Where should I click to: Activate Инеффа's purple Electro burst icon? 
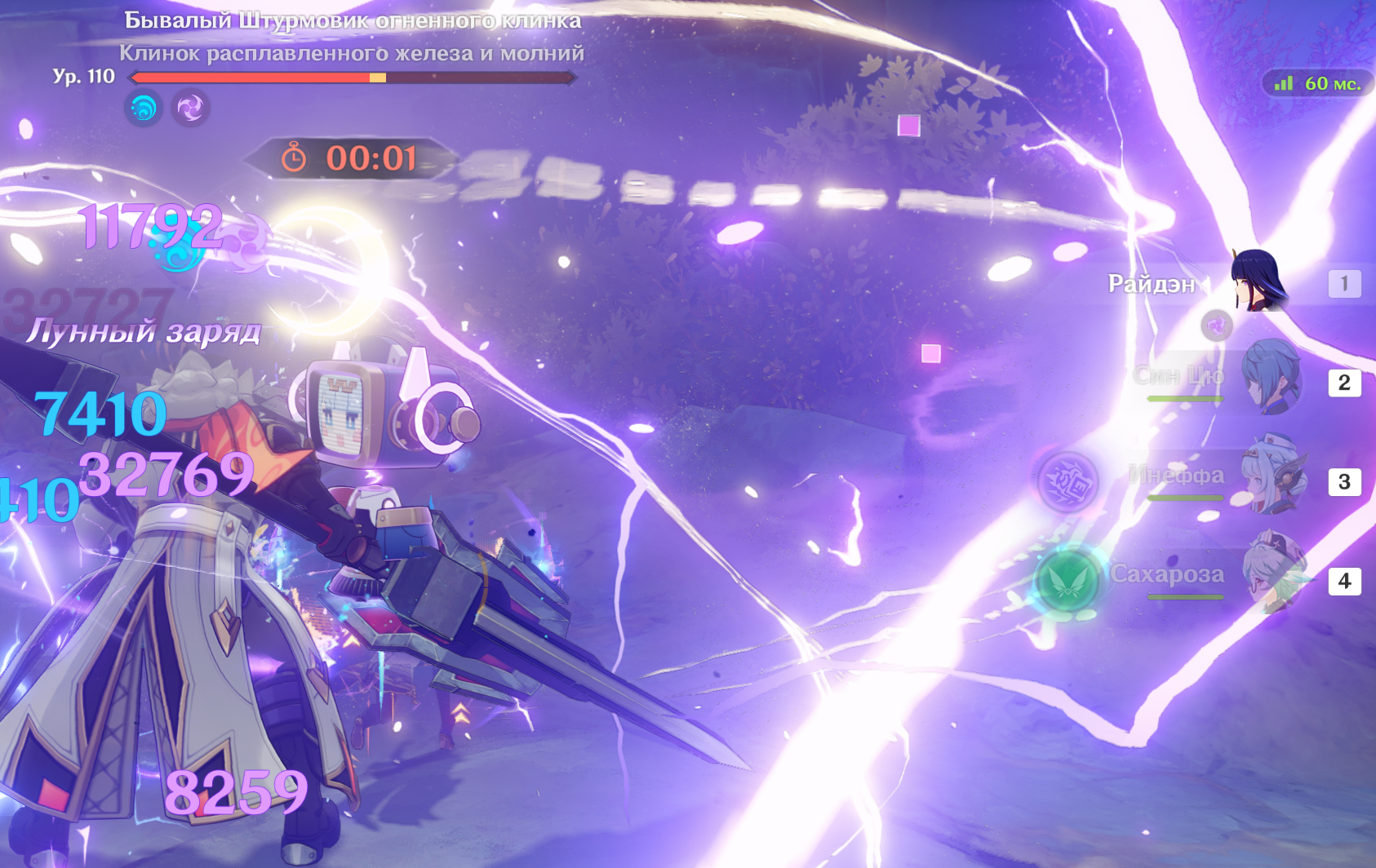click(1068, 482)
